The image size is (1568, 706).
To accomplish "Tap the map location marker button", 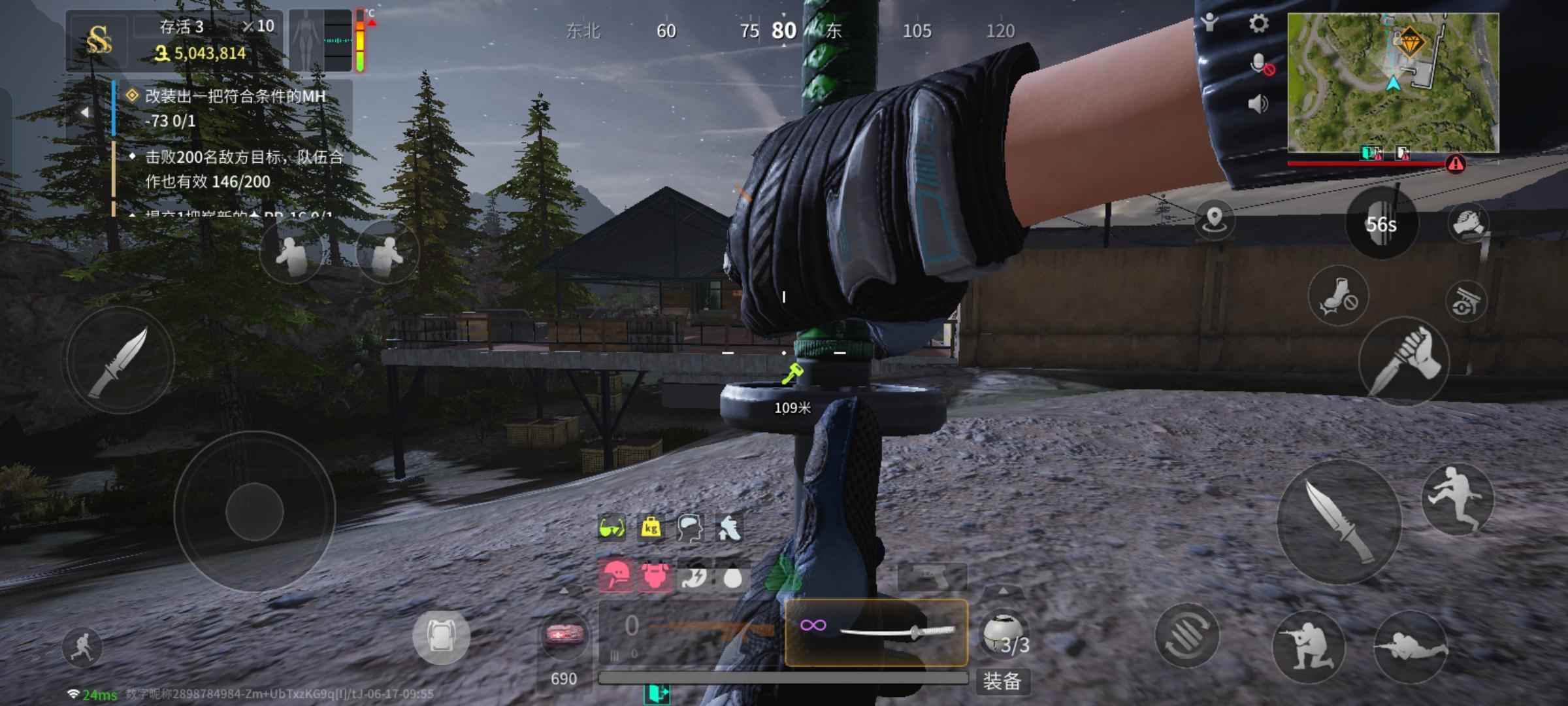I will 1214,219.
